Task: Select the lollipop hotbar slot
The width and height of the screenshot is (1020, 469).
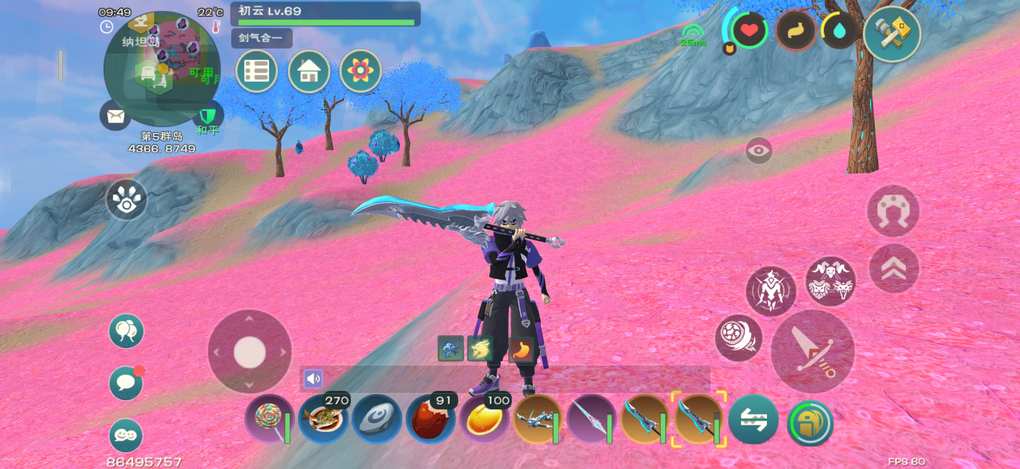Action: [x=269, y=419]
